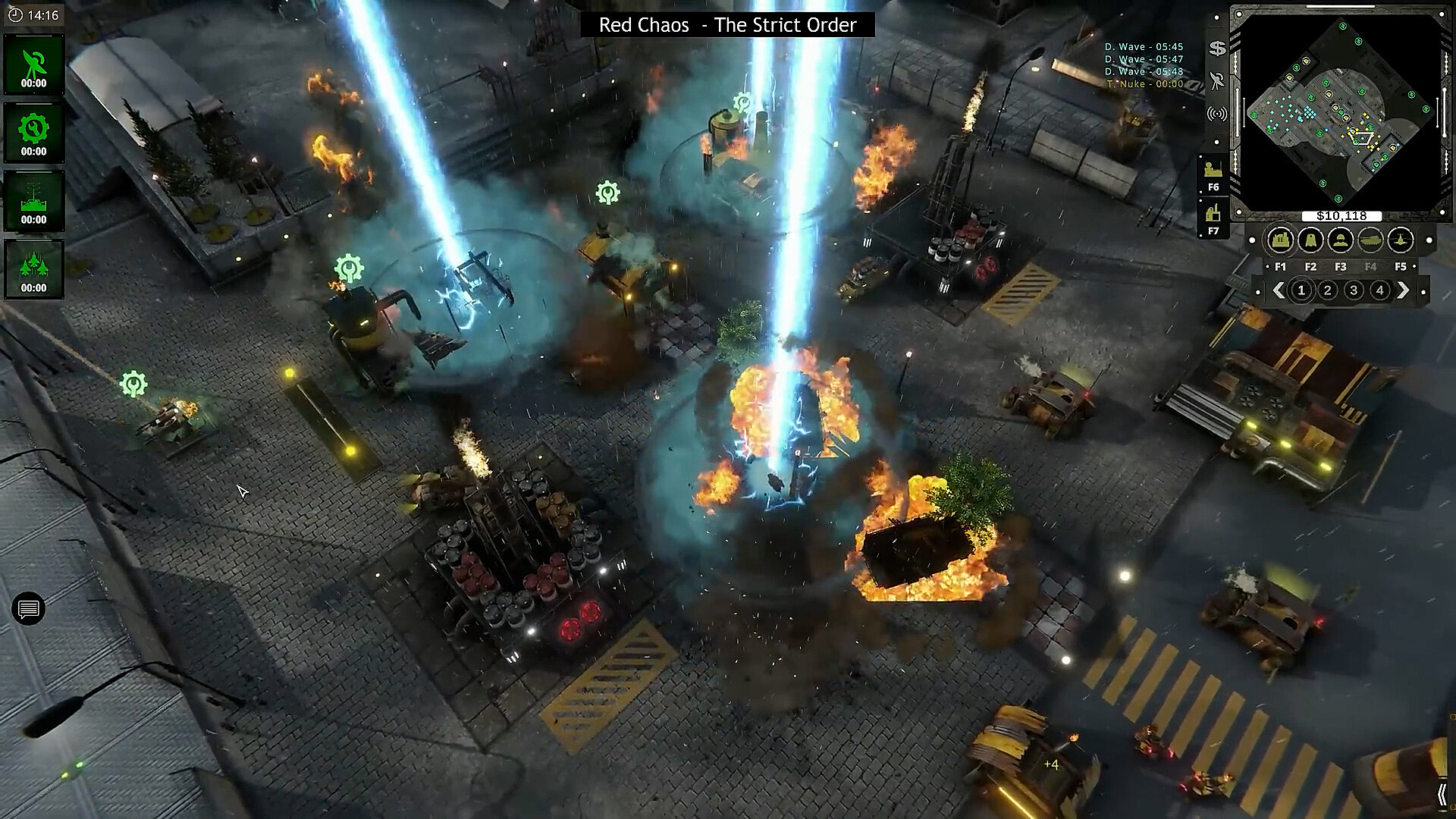Click the radar dish button beside minimap
1456x819 pixels.
1217,81
